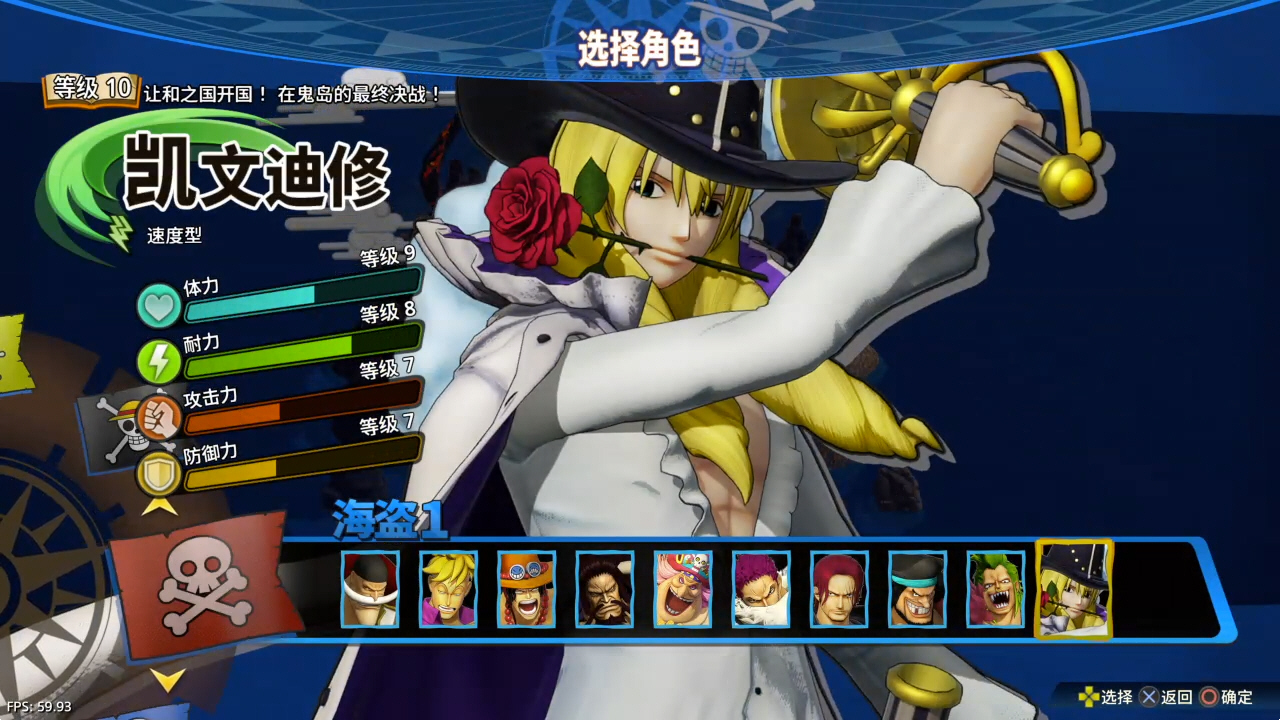Select green-haired Bartolomeo portrait
This screenshot has height=720, width=1280.
pyautogui.click(x=996, y=589)
